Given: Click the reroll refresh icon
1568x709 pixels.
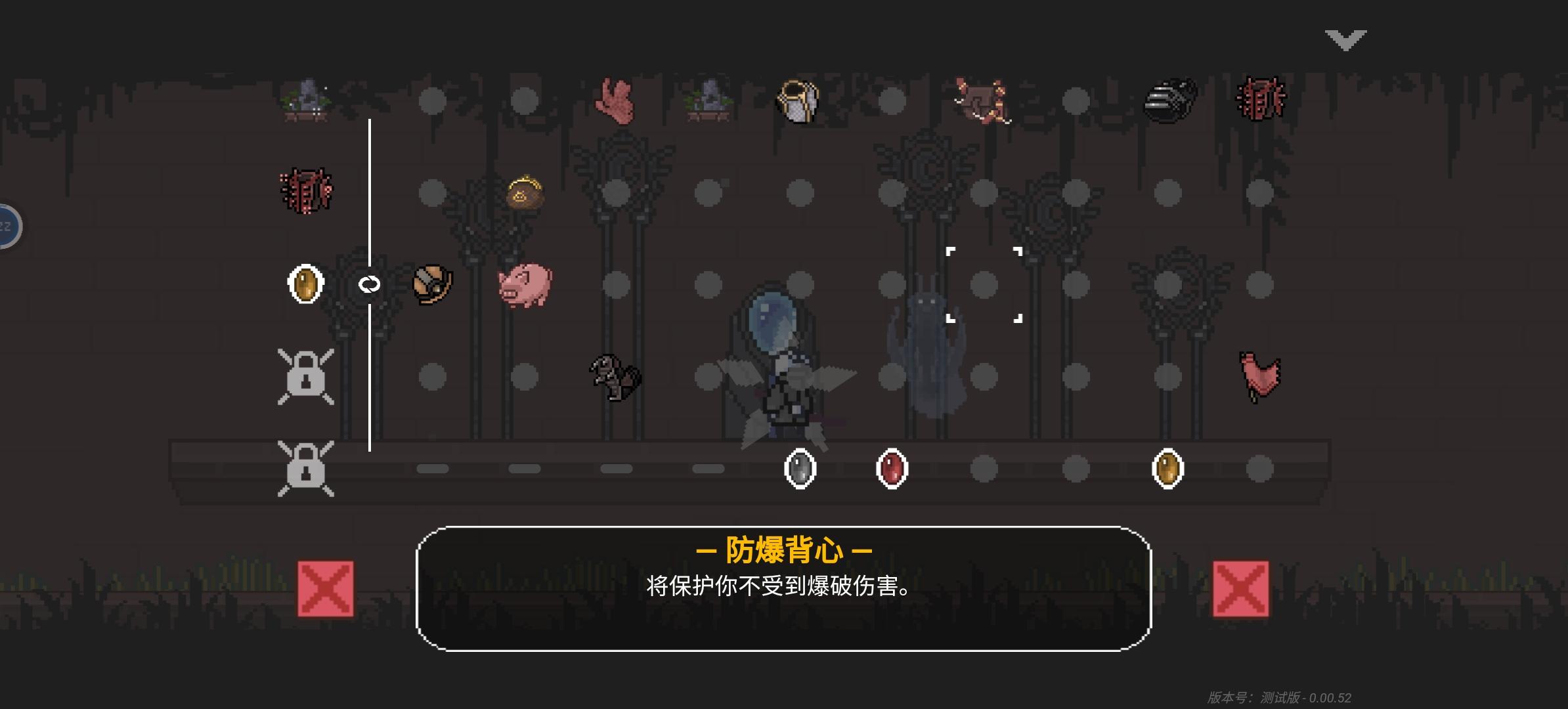Looking at the screenshot, I should pyautogui.click(x=370, y=285).
